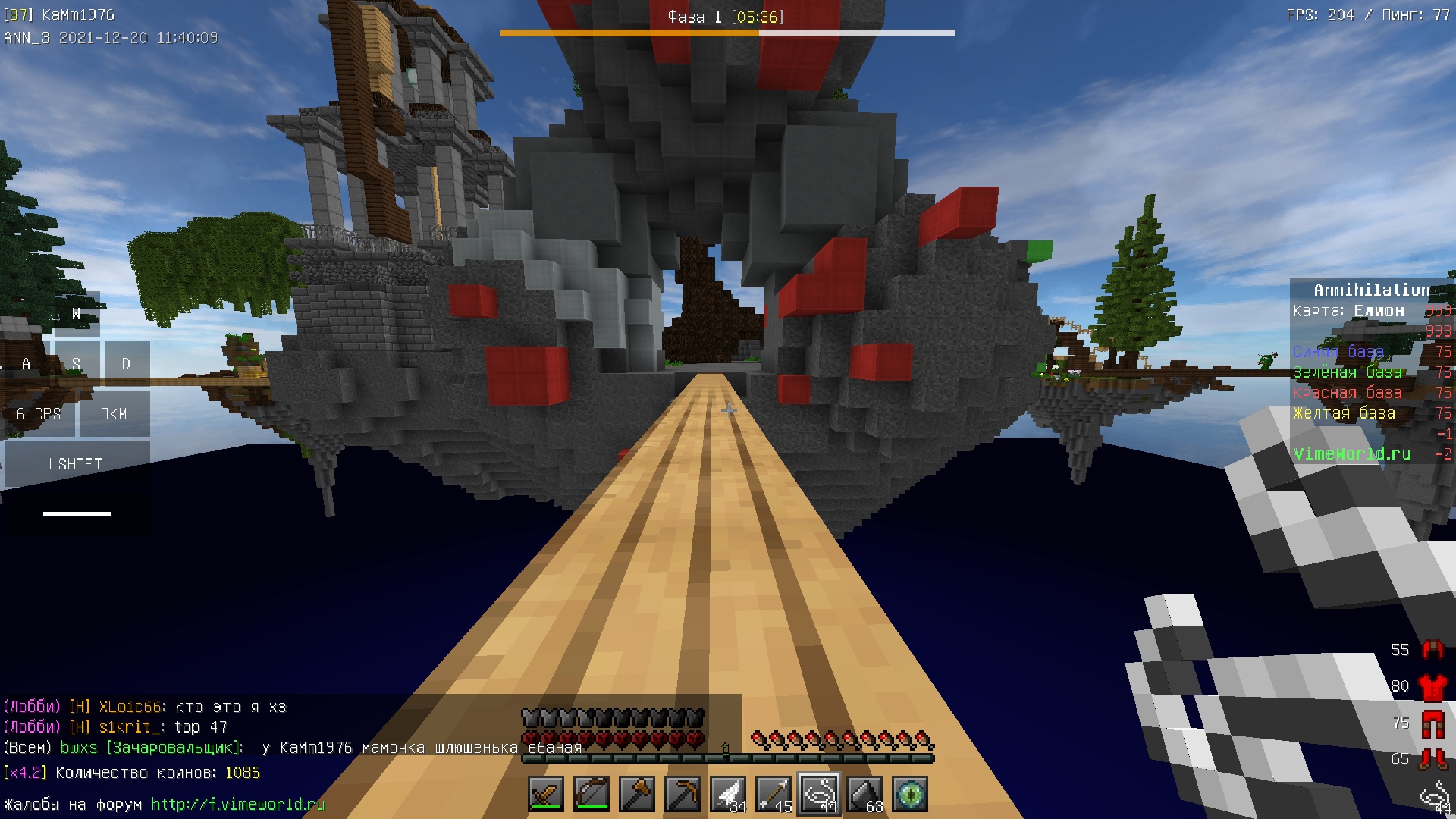The height and width of the screenshot is (819, 1456).
Task: Select the bow in the hotbar
Action: pyautogui.click(x=591, y=794)
